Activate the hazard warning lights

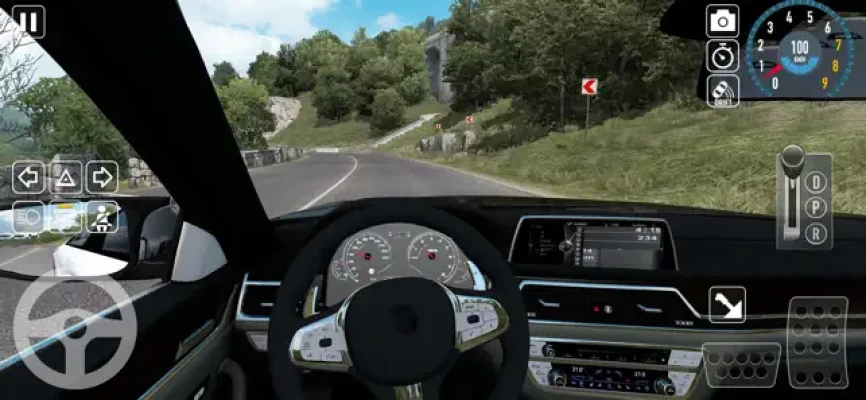[x=65, y=178]
